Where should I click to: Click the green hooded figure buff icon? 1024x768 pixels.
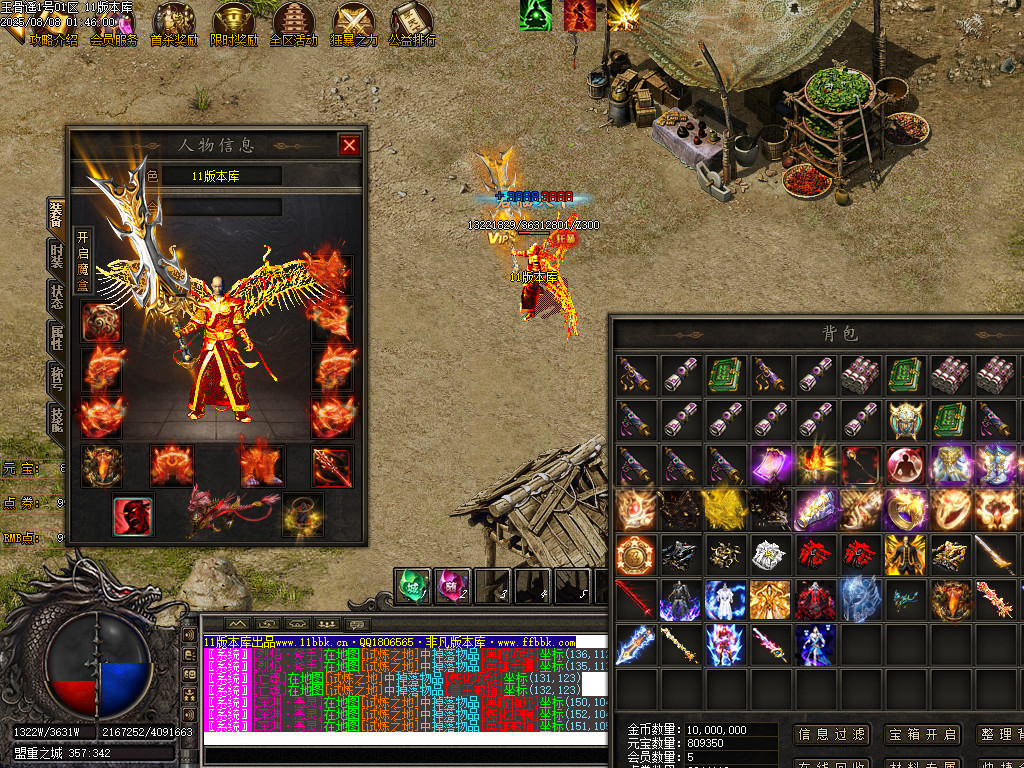click(x=537, y=14)
